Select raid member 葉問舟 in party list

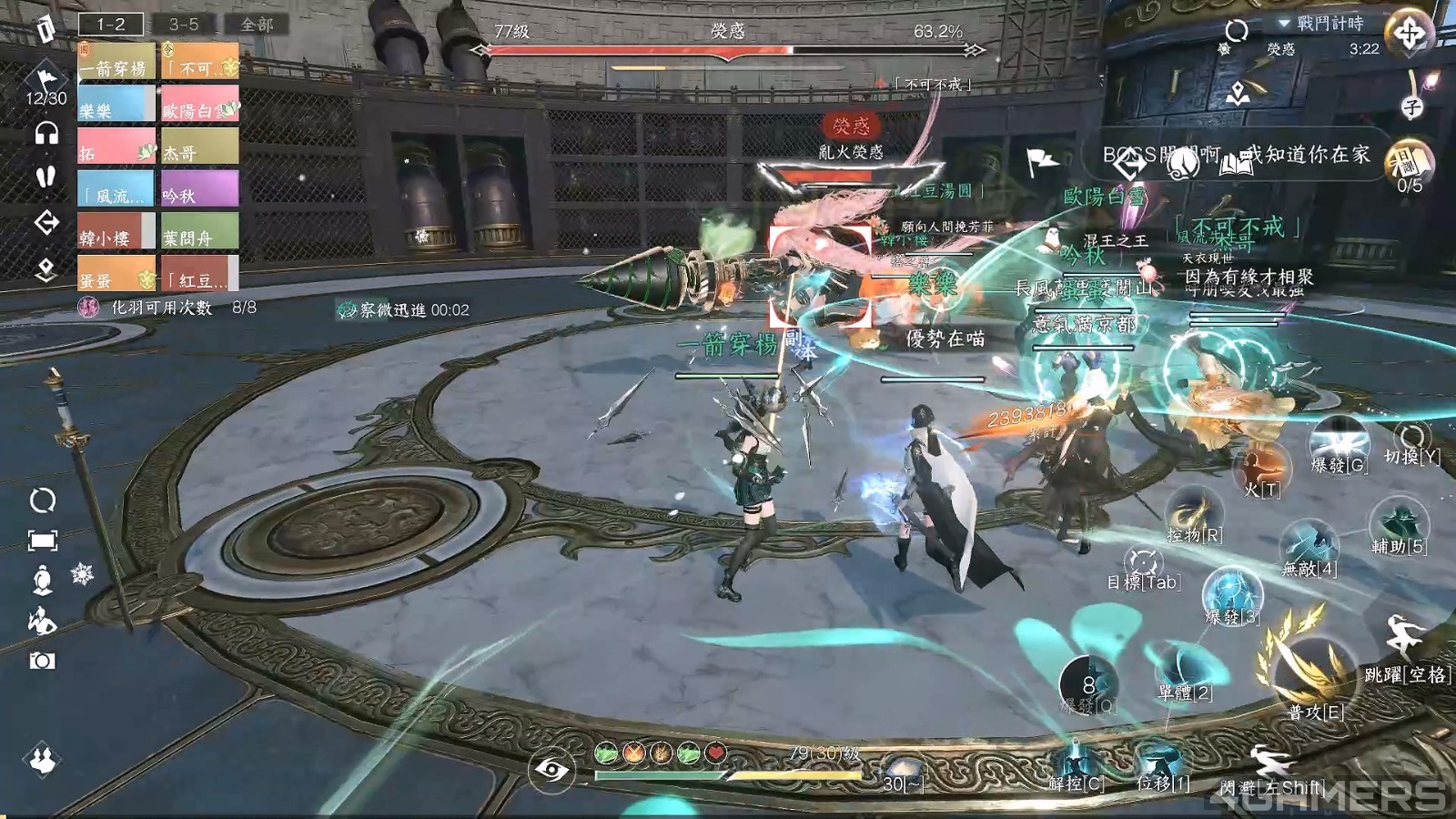pos(199,232)
